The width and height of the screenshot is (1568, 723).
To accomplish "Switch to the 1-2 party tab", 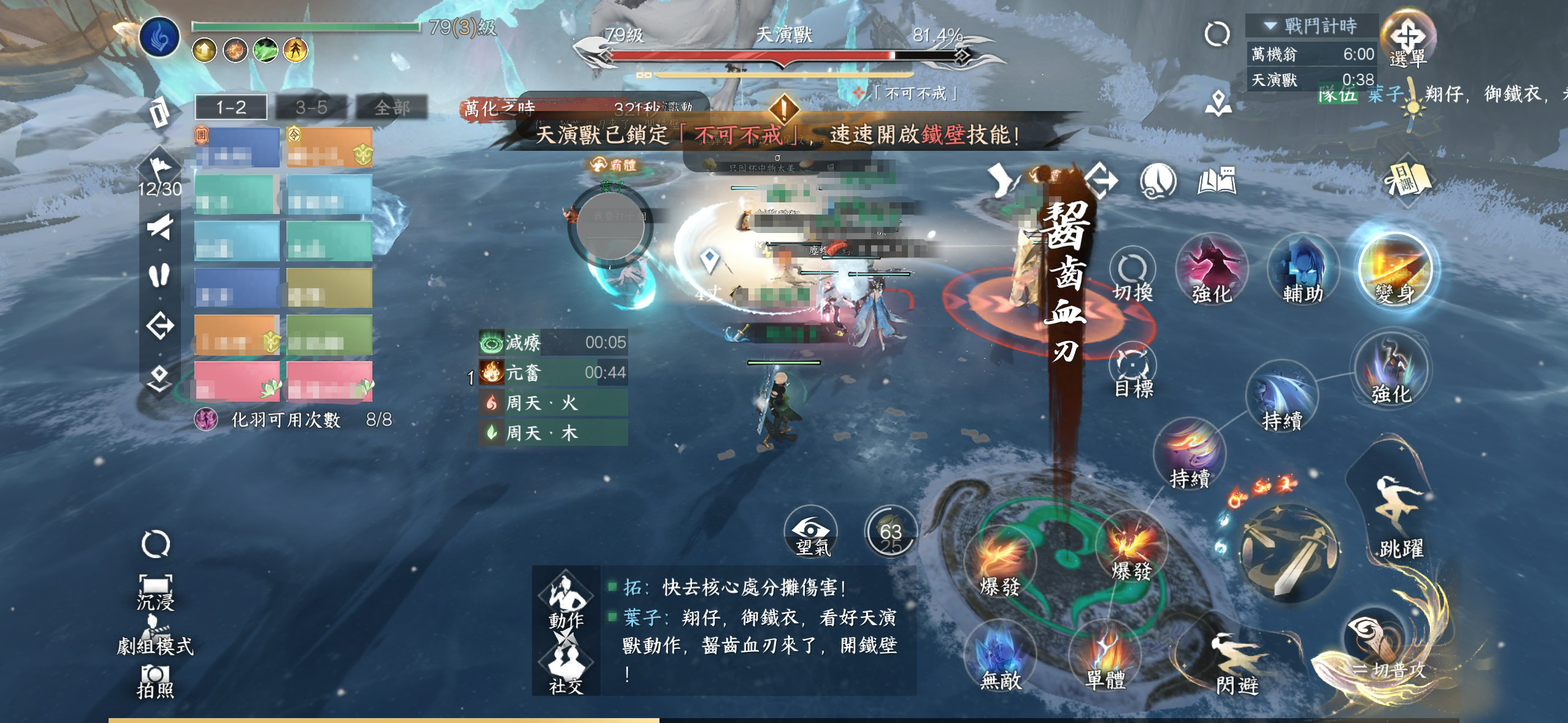I will [231, 108].
